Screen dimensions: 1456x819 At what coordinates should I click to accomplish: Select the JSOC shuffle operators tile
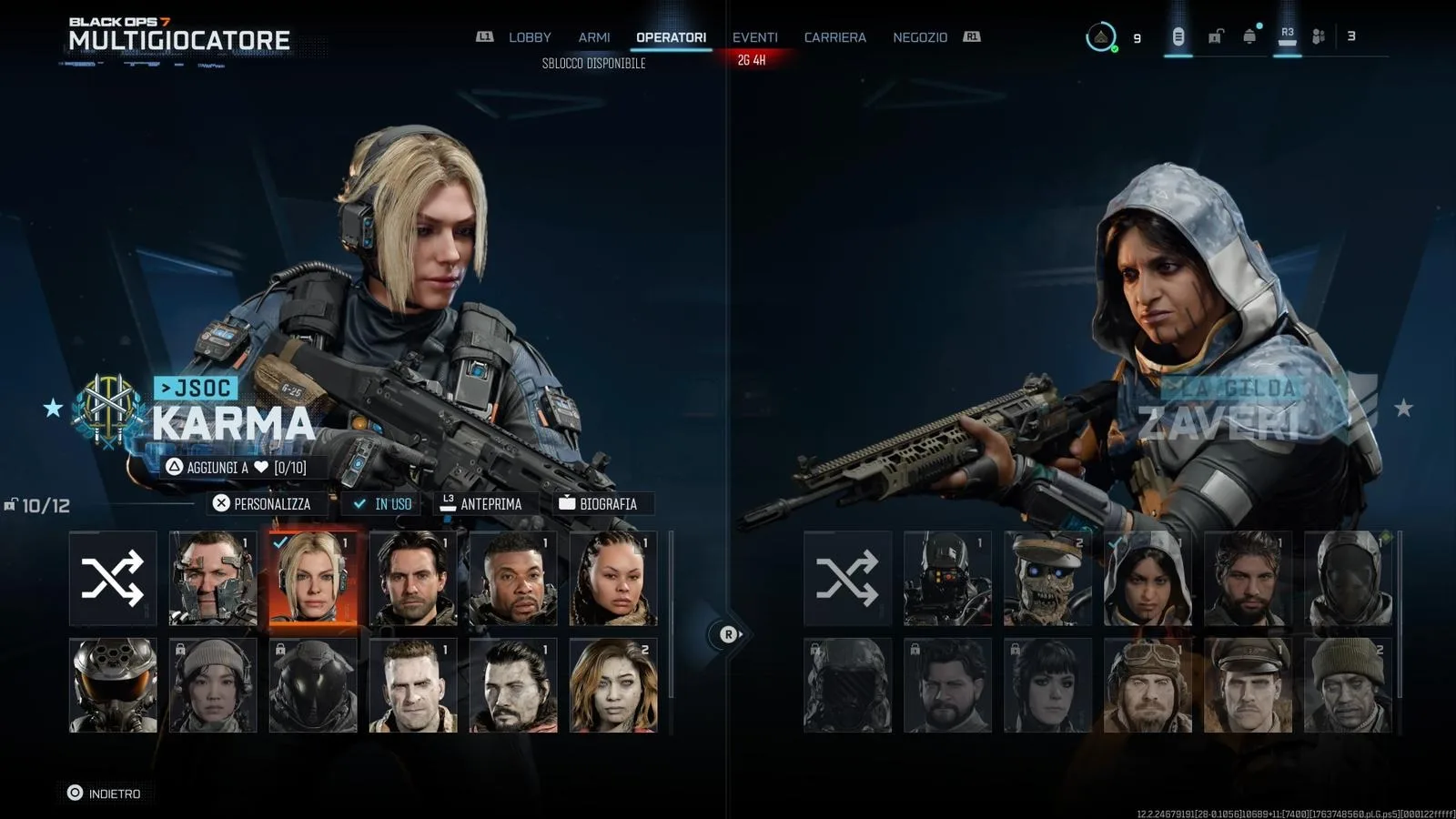click(113, 579)
